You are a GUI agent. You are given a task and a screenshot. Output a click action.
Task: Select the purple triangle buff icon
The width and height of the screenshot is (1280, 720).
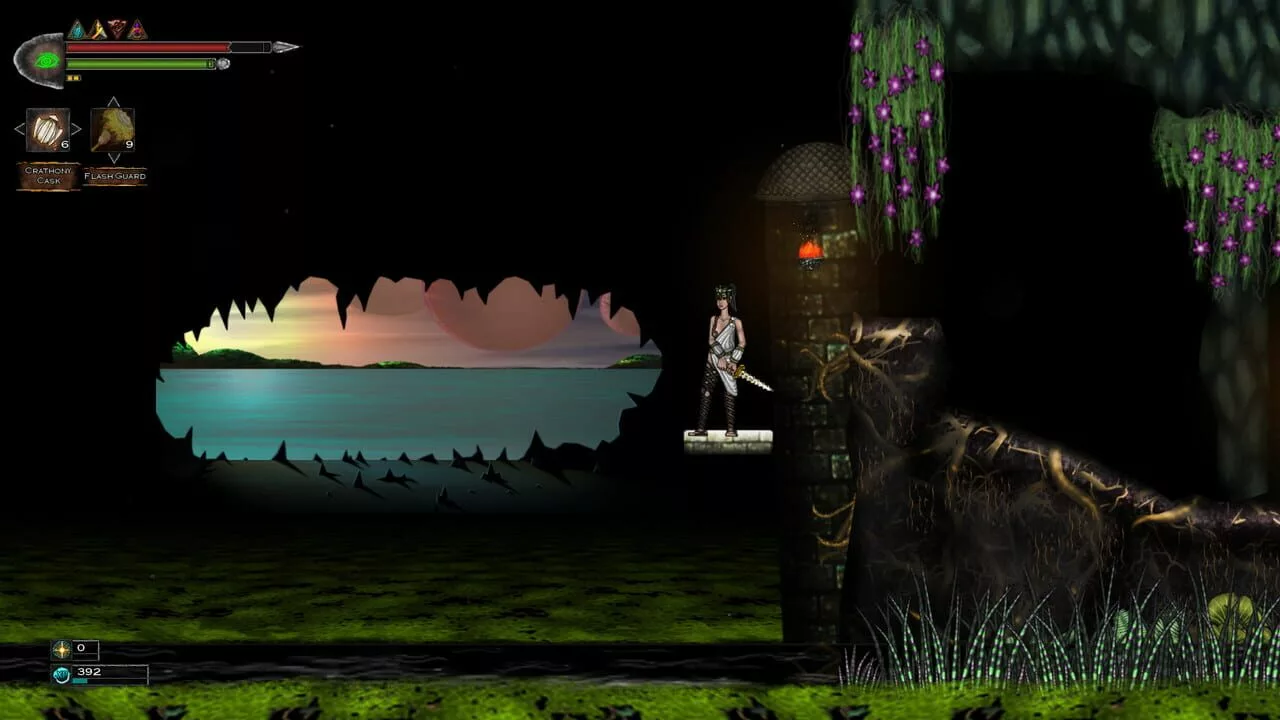[137, 30]
